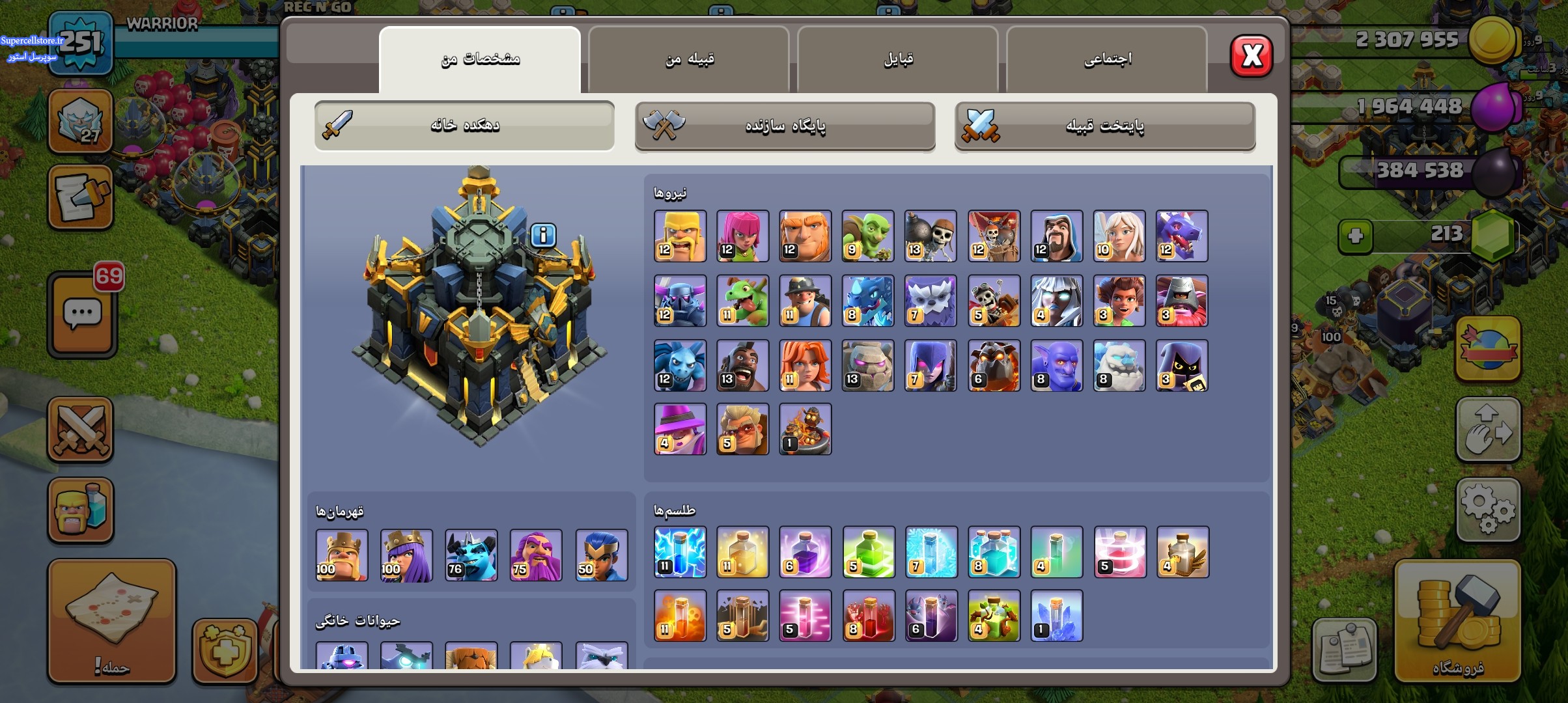Close the profile window with the red X

[1251, 56]
